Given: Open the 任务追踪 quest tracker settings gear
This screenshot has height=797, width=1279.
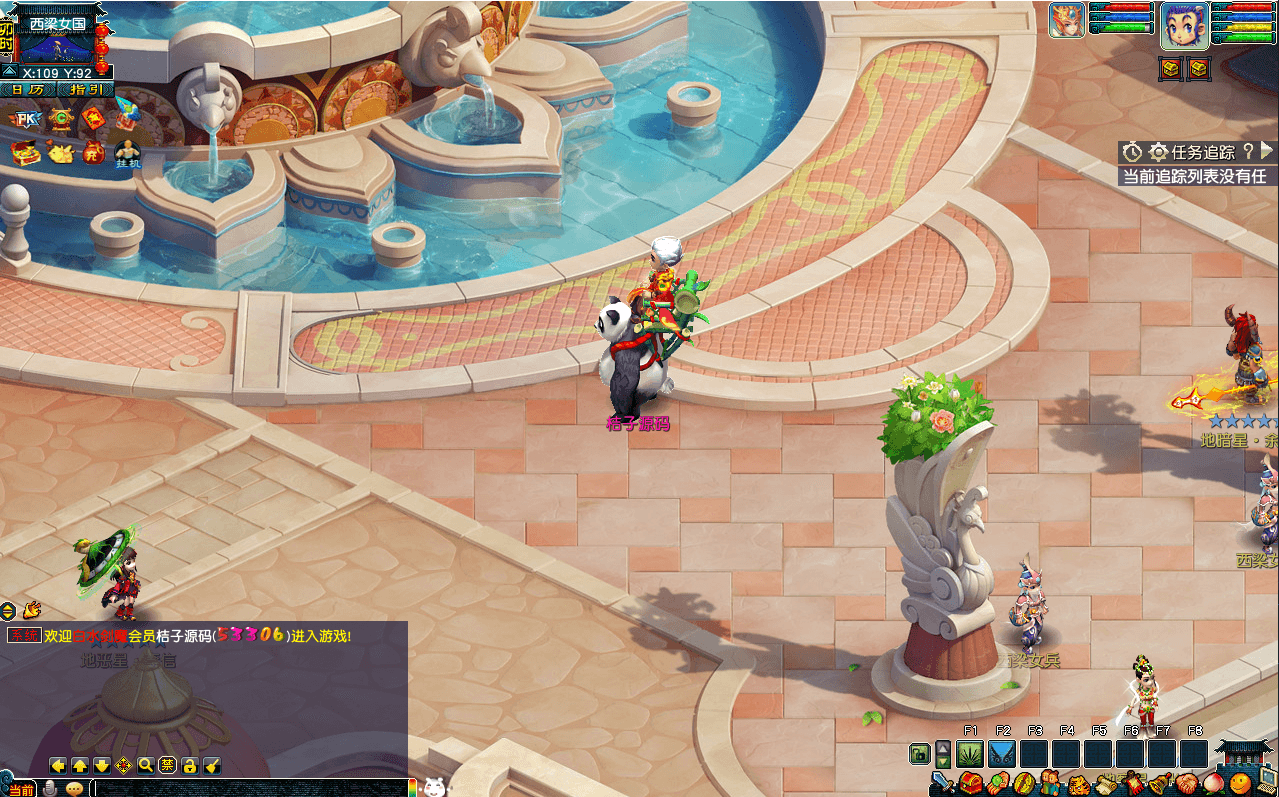Looking at the screenshot, I should [1158, 152].
